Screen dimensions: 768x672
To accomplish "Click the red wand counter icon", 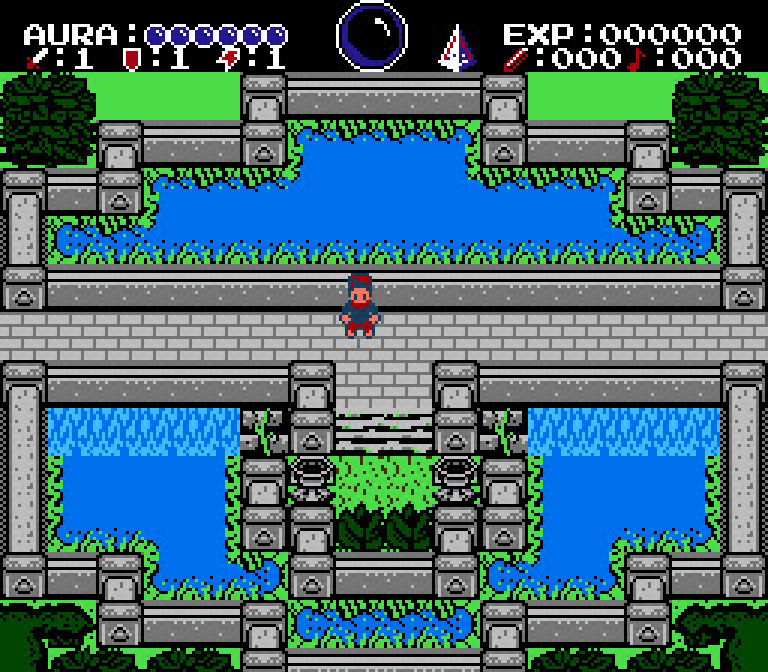I will click(x=516, y=59).
